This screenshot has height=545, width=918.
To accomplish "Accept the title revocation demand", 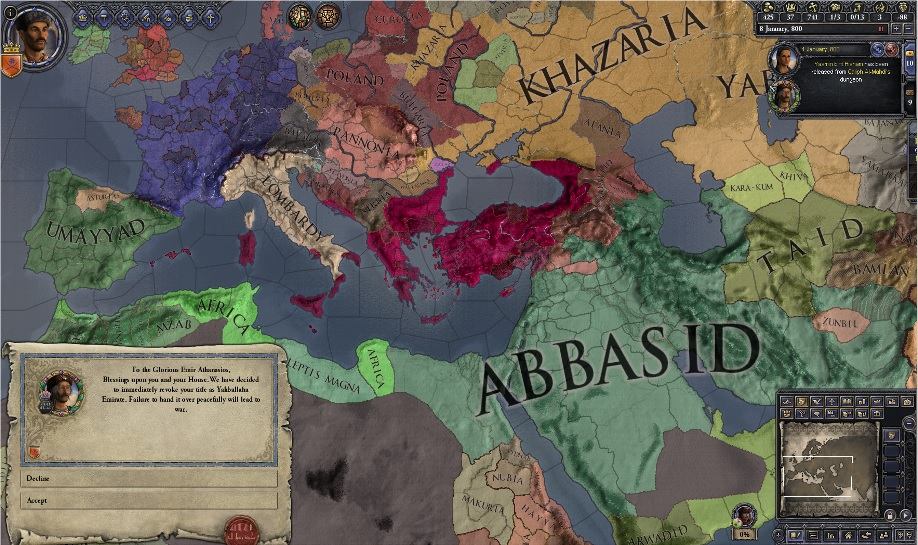I will pos(148,500).
